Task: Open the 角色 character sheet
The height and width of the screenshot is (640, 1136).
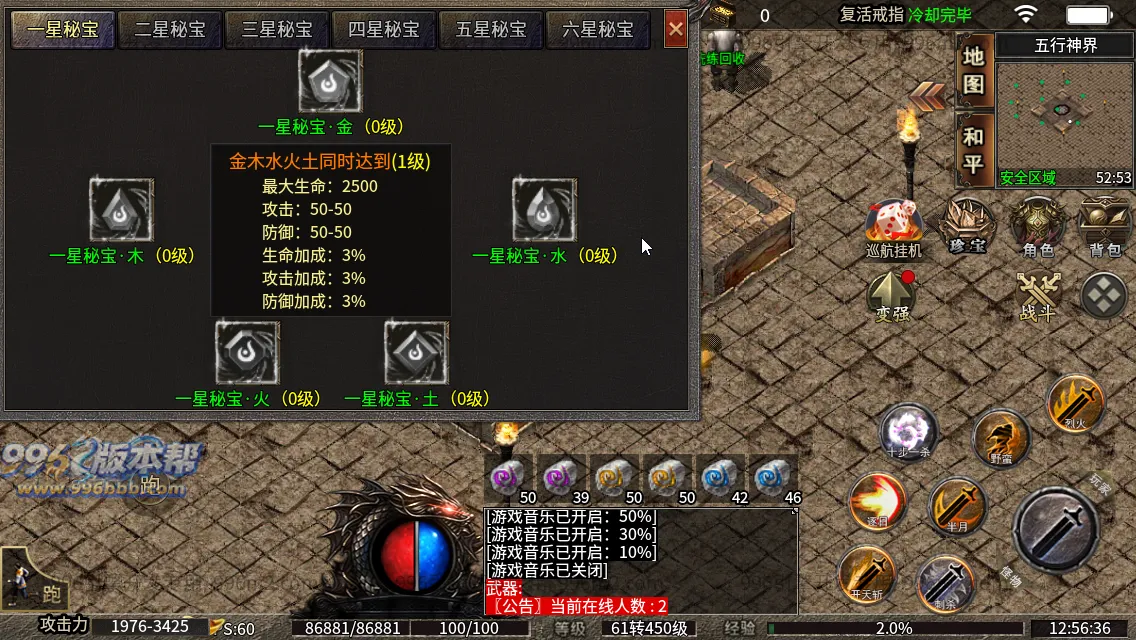Action: (1038, 225)
